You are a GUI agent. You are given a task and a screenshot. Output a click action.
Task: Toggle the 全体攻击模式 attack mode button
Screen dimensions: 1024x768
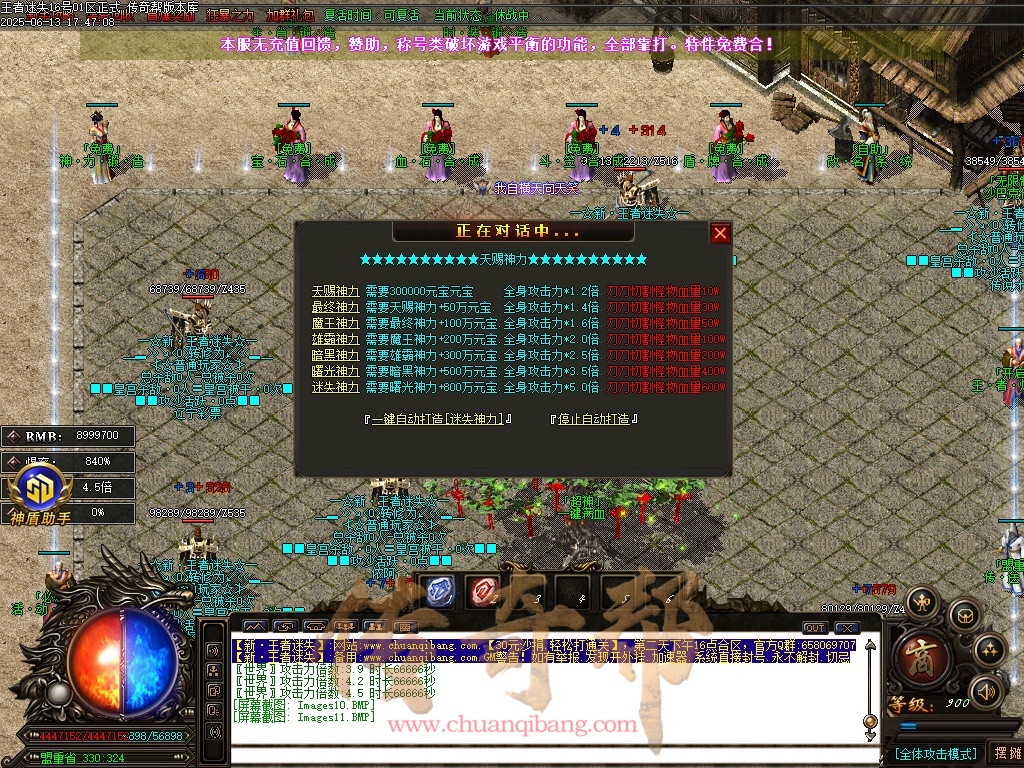point(935,753)
